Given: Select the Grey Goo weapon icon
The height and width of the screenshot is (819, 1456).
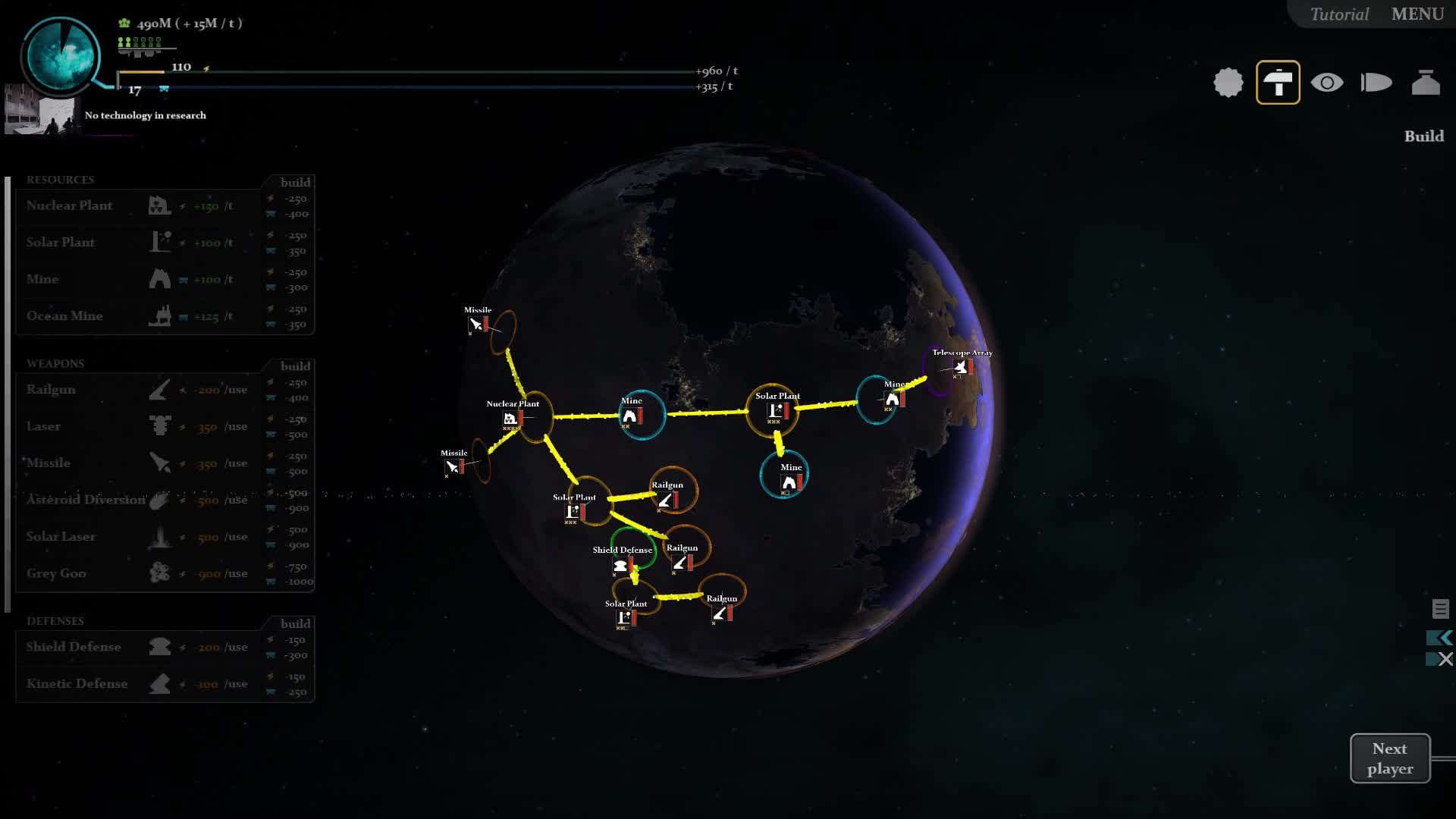Looking at the screenshot, I should (x=159, y=573).
